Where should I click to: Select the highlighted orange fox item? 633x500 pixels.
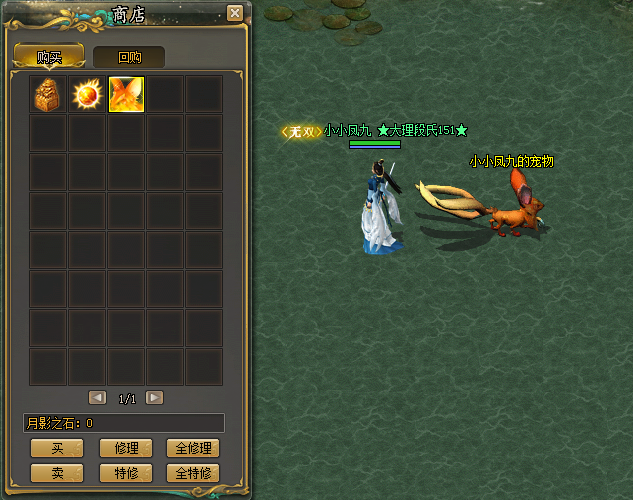pos(126,94)
